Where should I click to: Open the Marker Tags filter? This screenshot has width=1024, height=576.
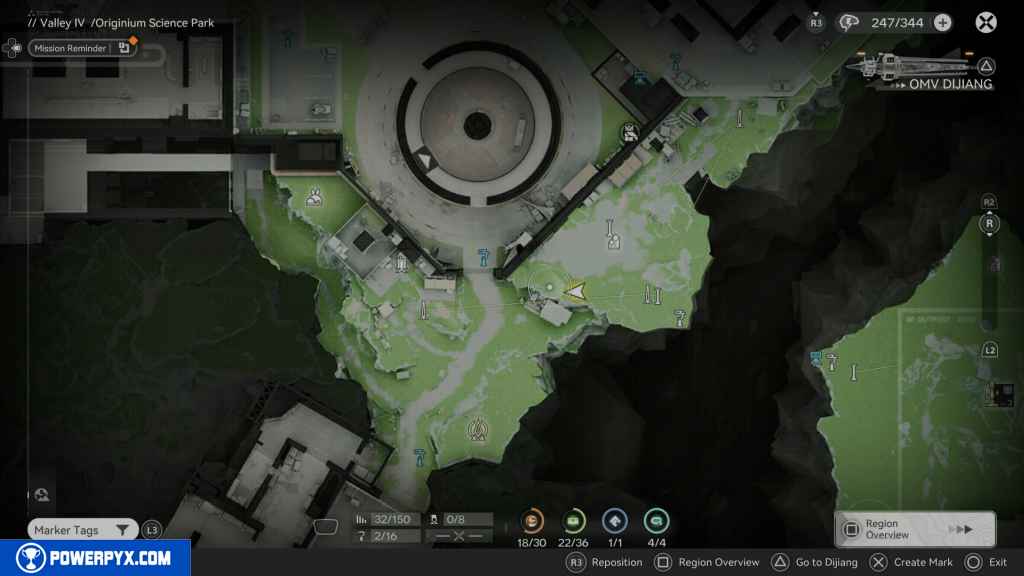click(82, 530)
